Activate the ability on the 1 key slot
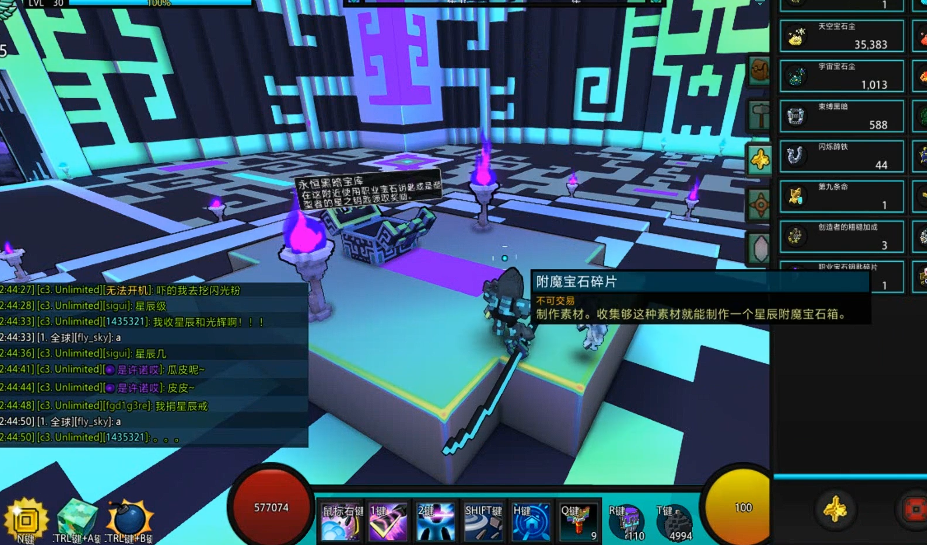 coord(387,522)
